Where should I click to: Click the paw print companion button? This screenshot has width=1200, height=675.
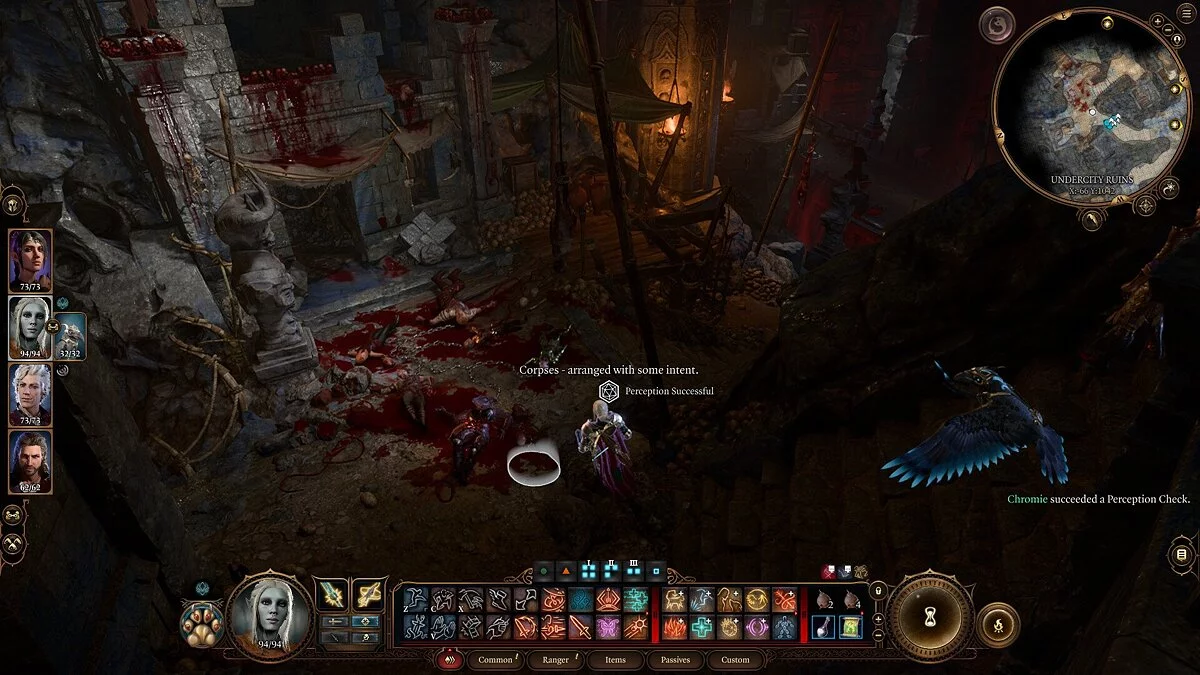pos(200,625)
